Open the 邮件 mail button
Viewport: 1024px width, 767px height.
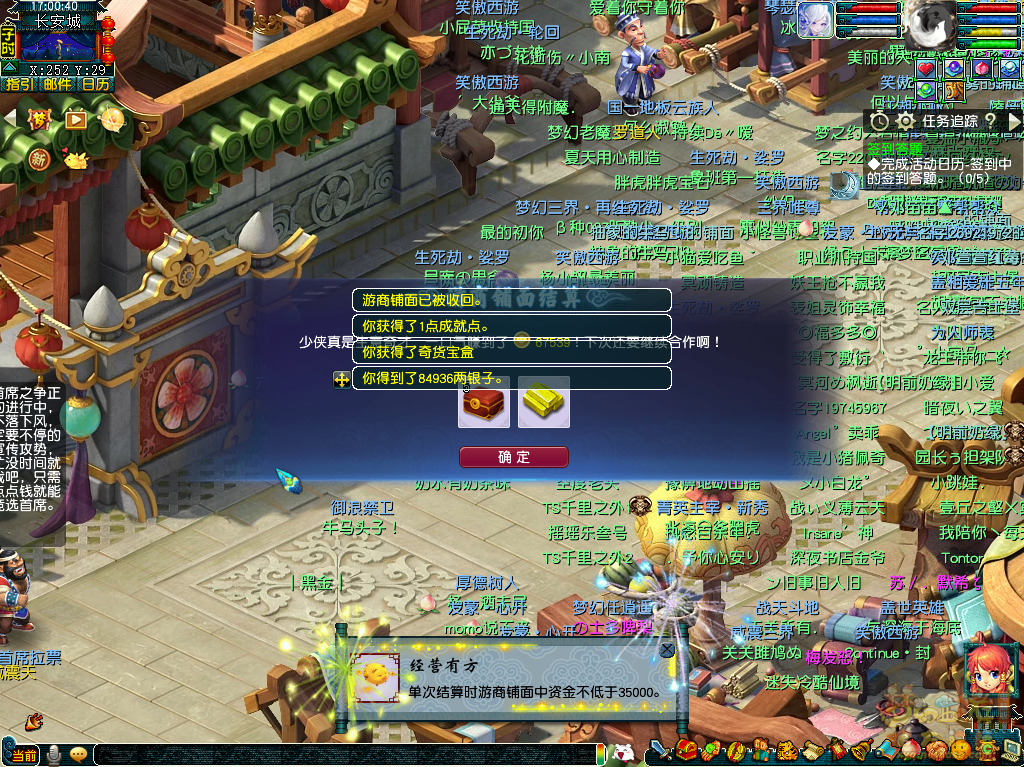click(57, 85)
